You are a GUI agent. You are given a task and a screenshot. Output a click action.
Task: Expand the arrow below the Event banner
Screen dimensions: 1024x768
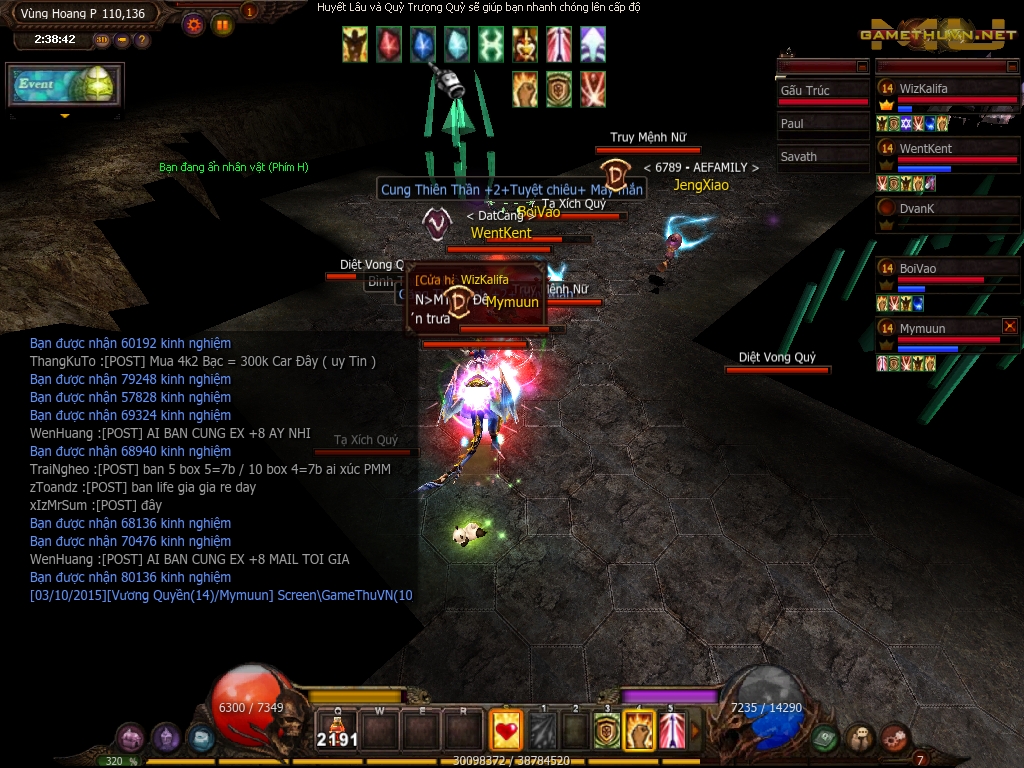tap(65, 116)
